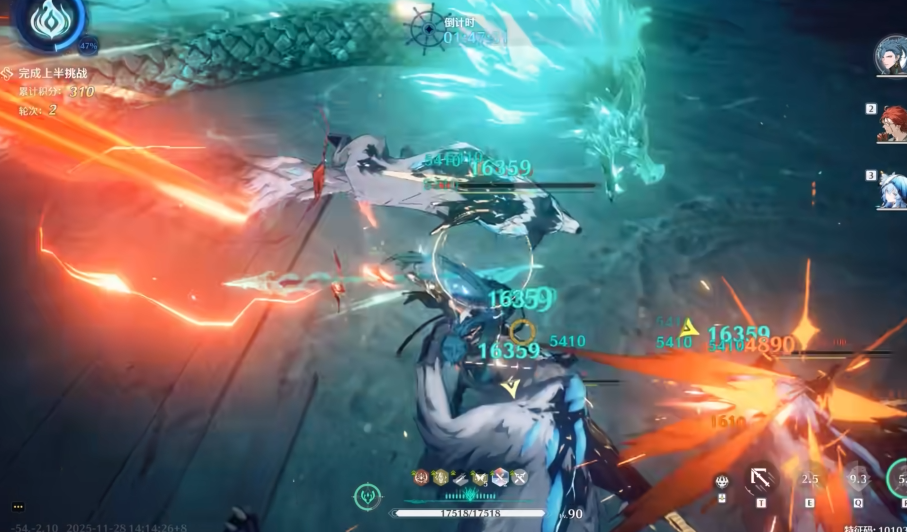
Task: Open the small ellipsis chat button
Action: coord(18,507)
